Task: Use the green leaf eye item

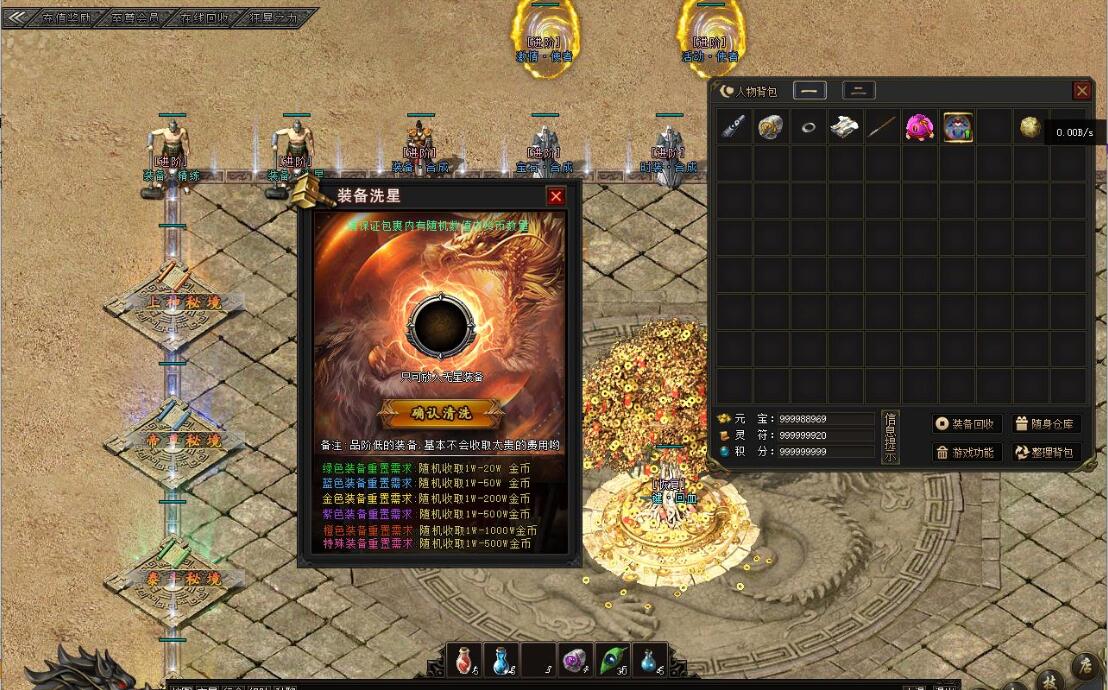Action: [x=613, y=660]
